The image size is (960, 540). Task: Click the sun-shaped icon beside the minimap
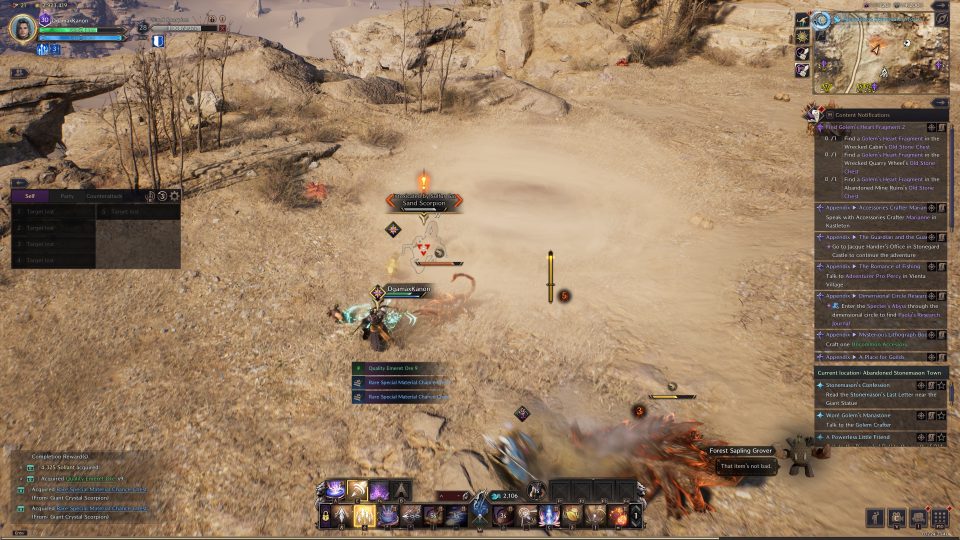point(802,36)
